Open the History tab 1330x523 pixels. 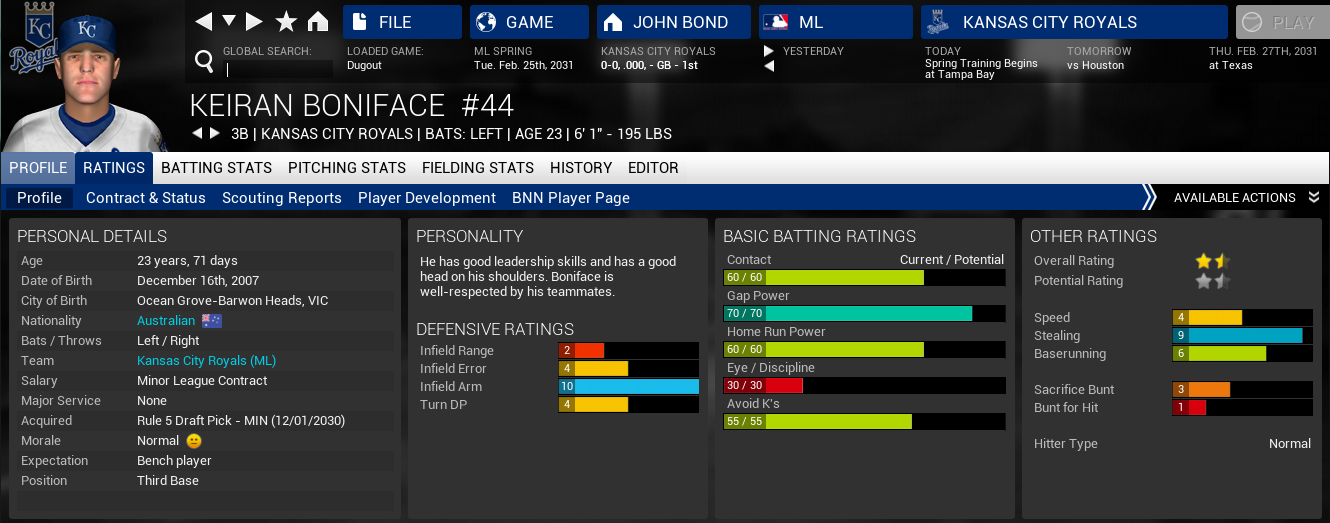(581, 168)
